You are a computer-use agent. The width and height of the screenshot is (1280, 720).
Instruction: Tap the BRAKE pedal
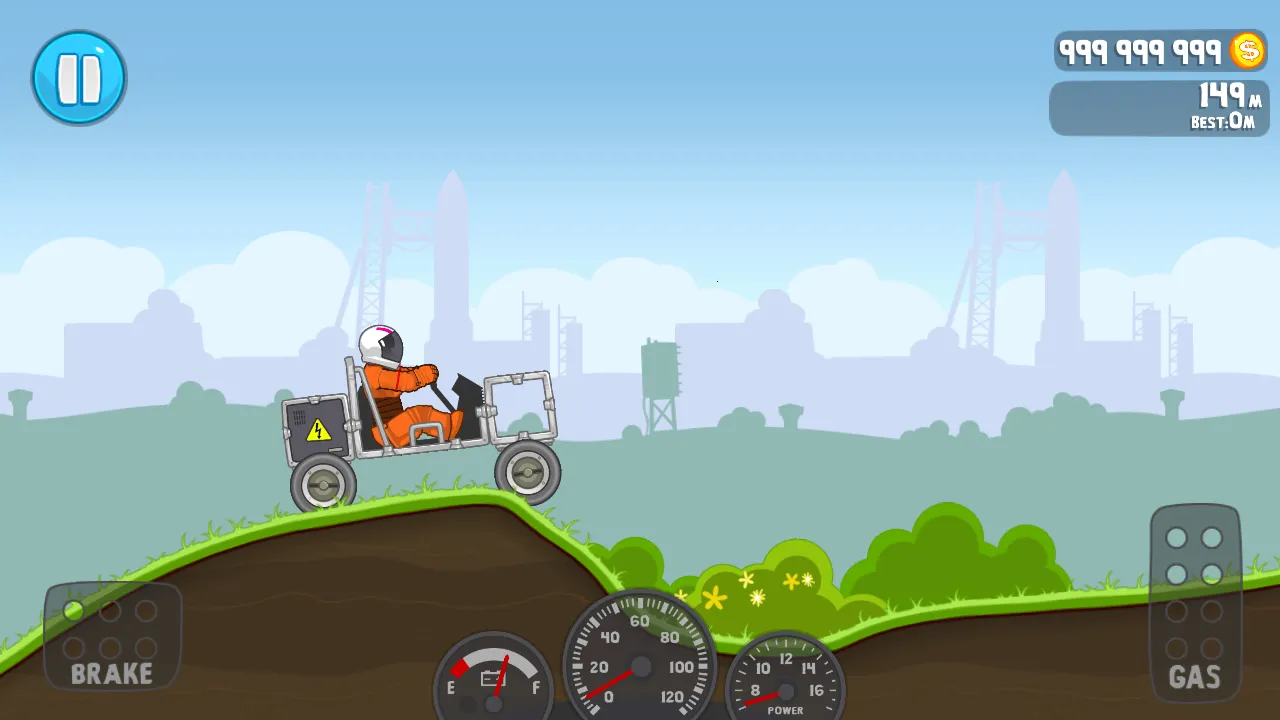112,636
